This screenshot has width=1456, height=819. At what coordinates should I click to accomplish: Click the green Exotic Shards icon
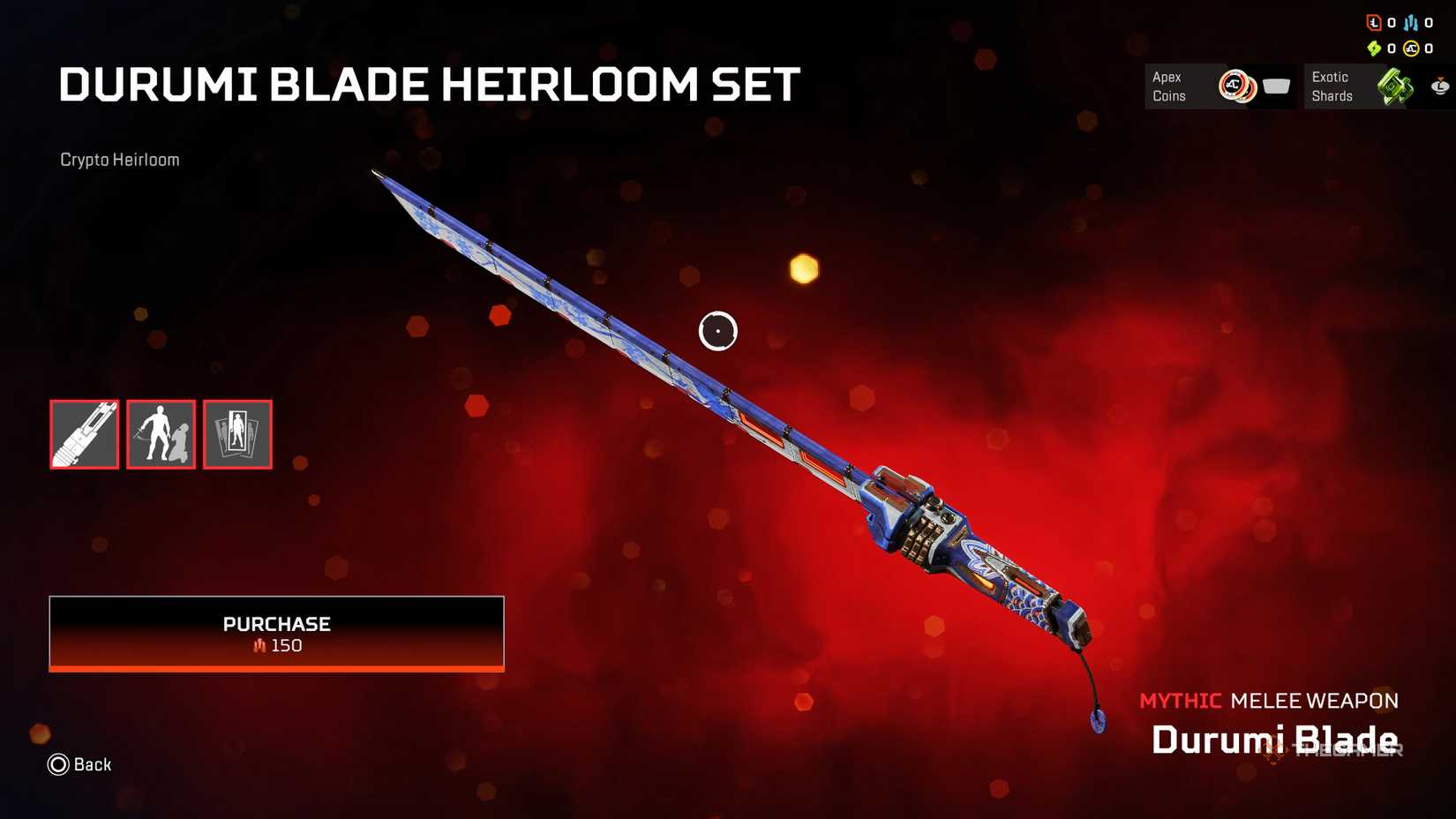tap(1394, 87)
